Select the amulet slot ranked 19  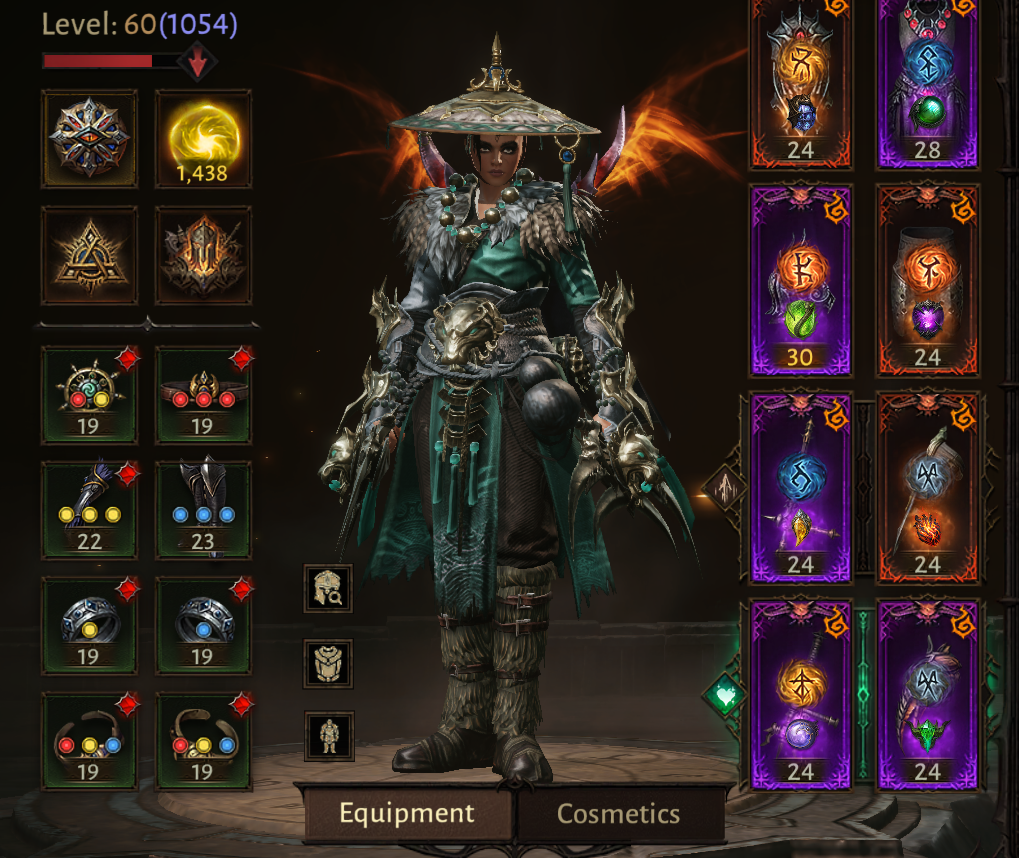pos(89,394)
